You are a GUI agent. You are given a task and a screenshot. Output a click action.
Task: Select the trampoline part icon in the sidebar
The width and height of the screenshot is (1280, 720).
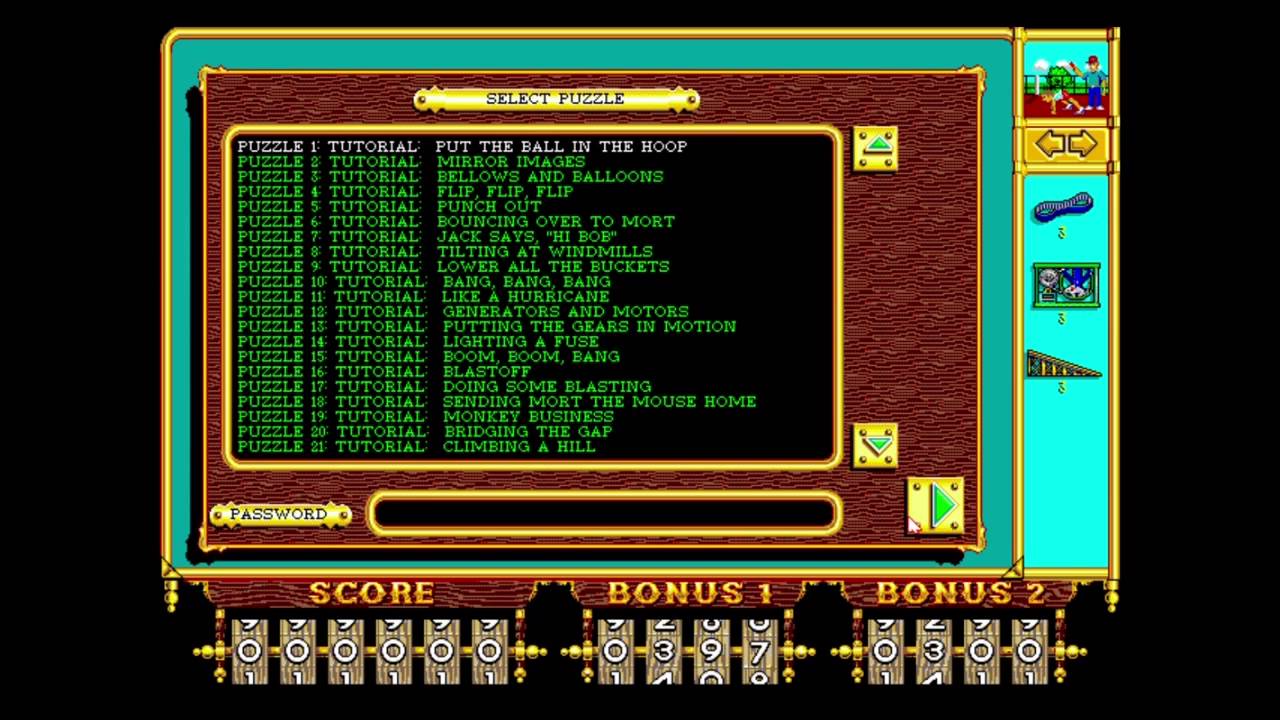1062,208
